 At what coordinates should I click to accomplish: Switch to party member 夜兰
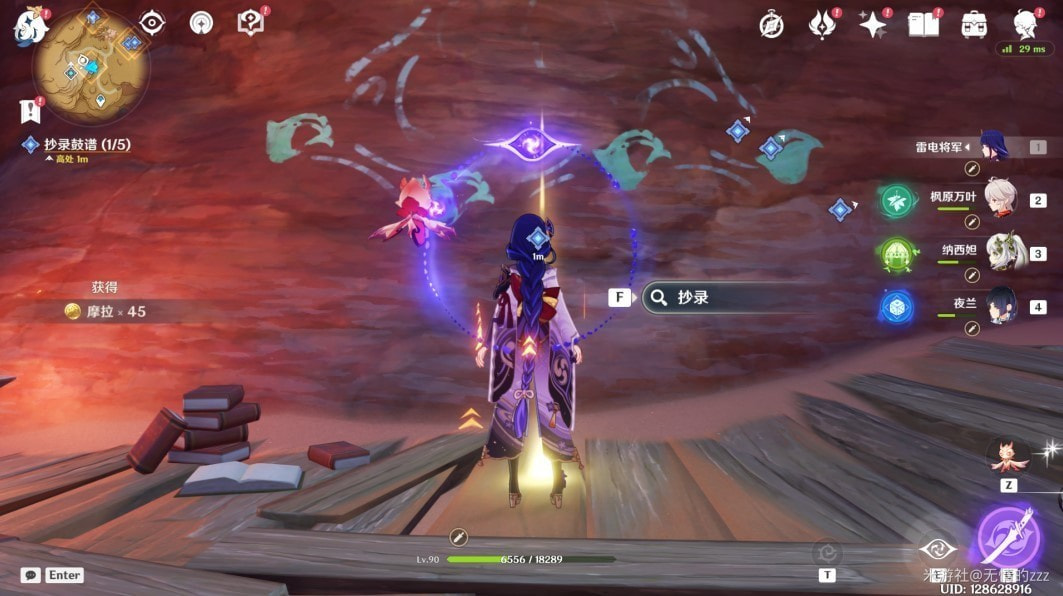click(x=1000, y=306)
